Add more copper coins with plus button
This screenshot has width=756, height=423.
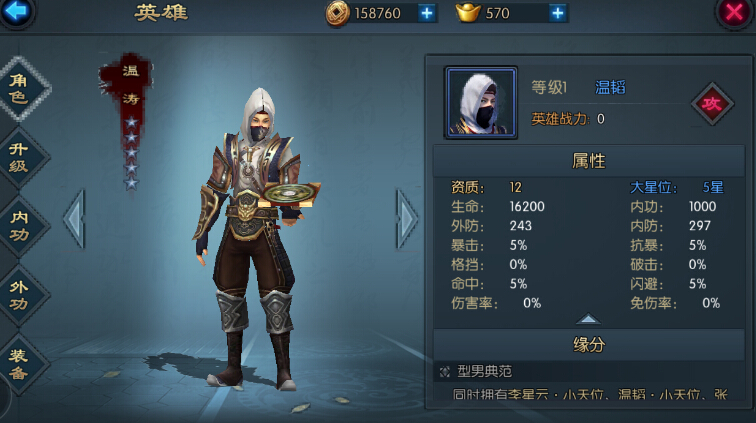click(427, 13)
